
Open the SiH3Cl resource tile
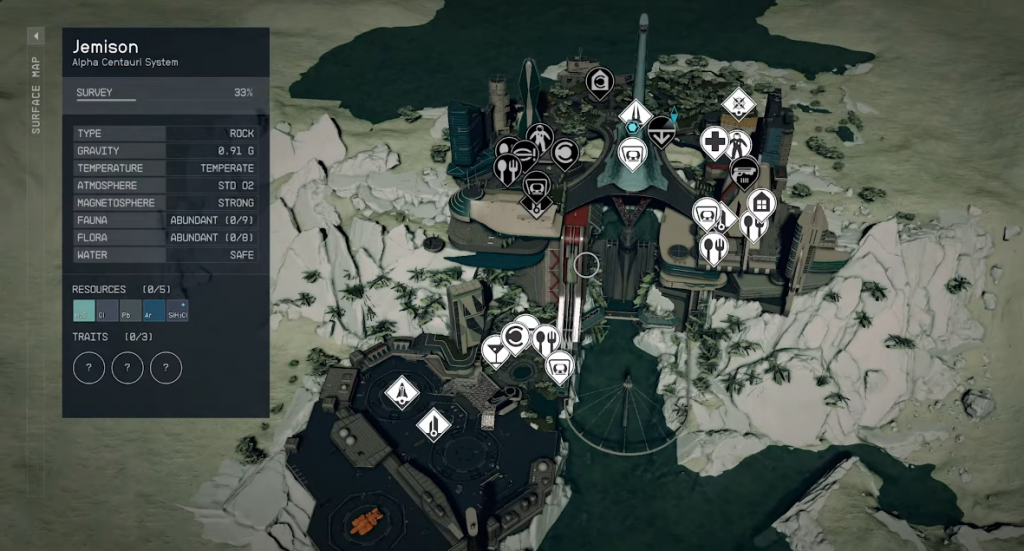[x=177, y=311]
